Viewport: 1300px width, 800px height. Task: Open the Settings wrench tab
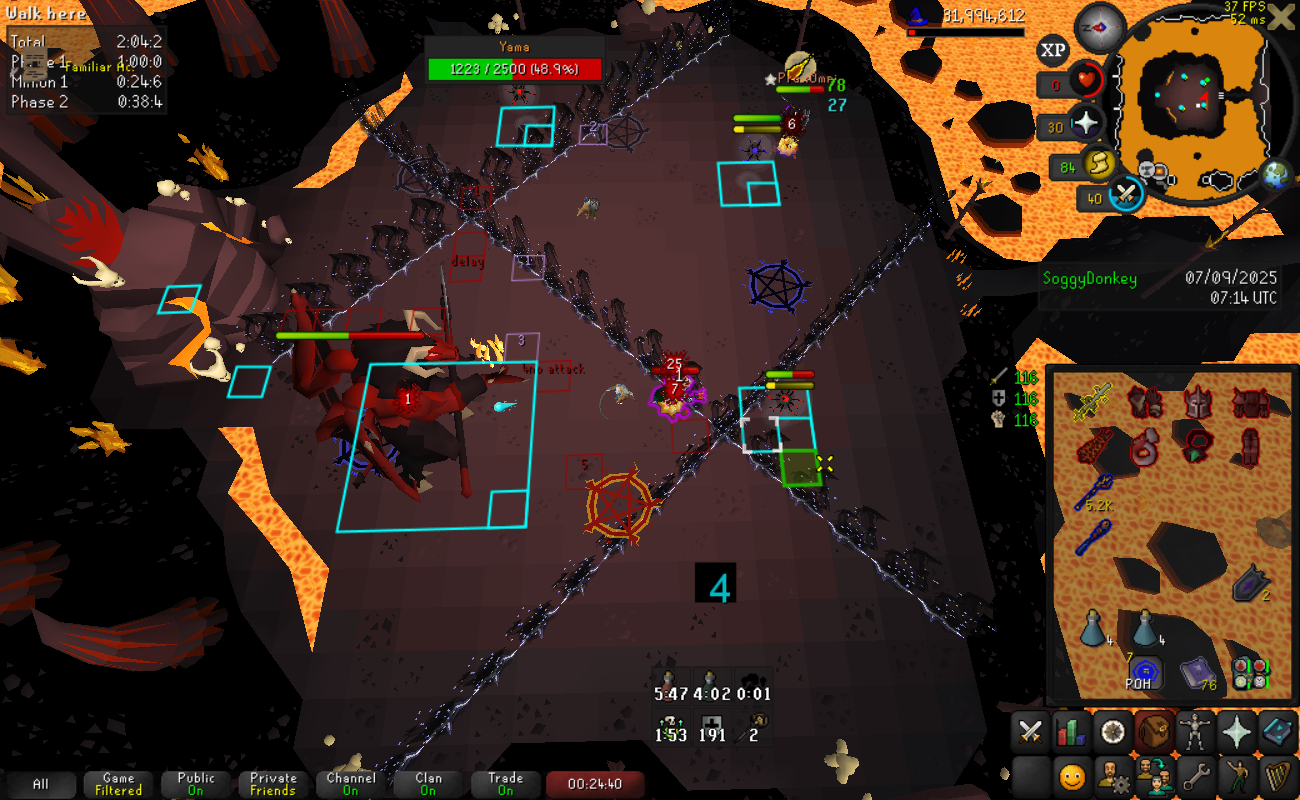1194,775
